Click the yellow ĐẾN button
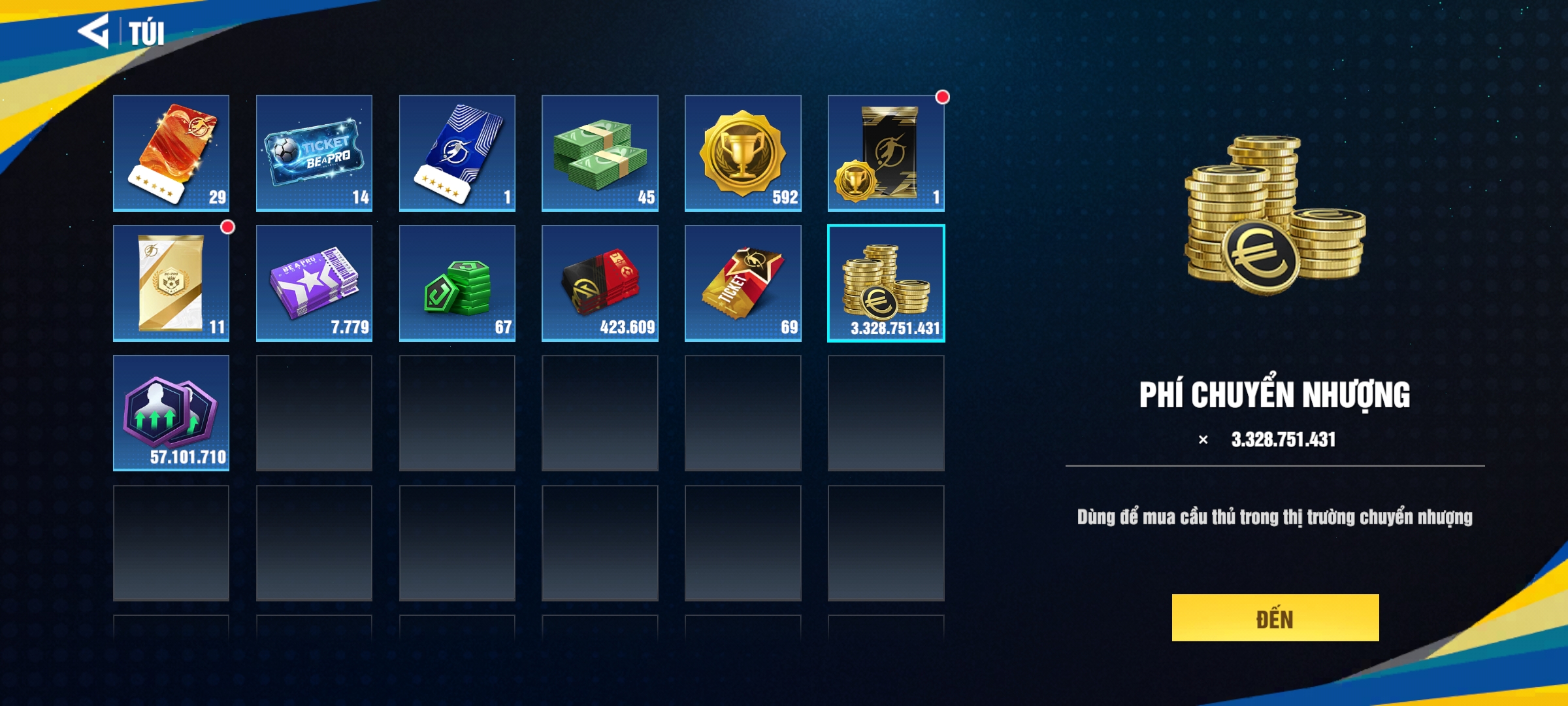 1275,618
